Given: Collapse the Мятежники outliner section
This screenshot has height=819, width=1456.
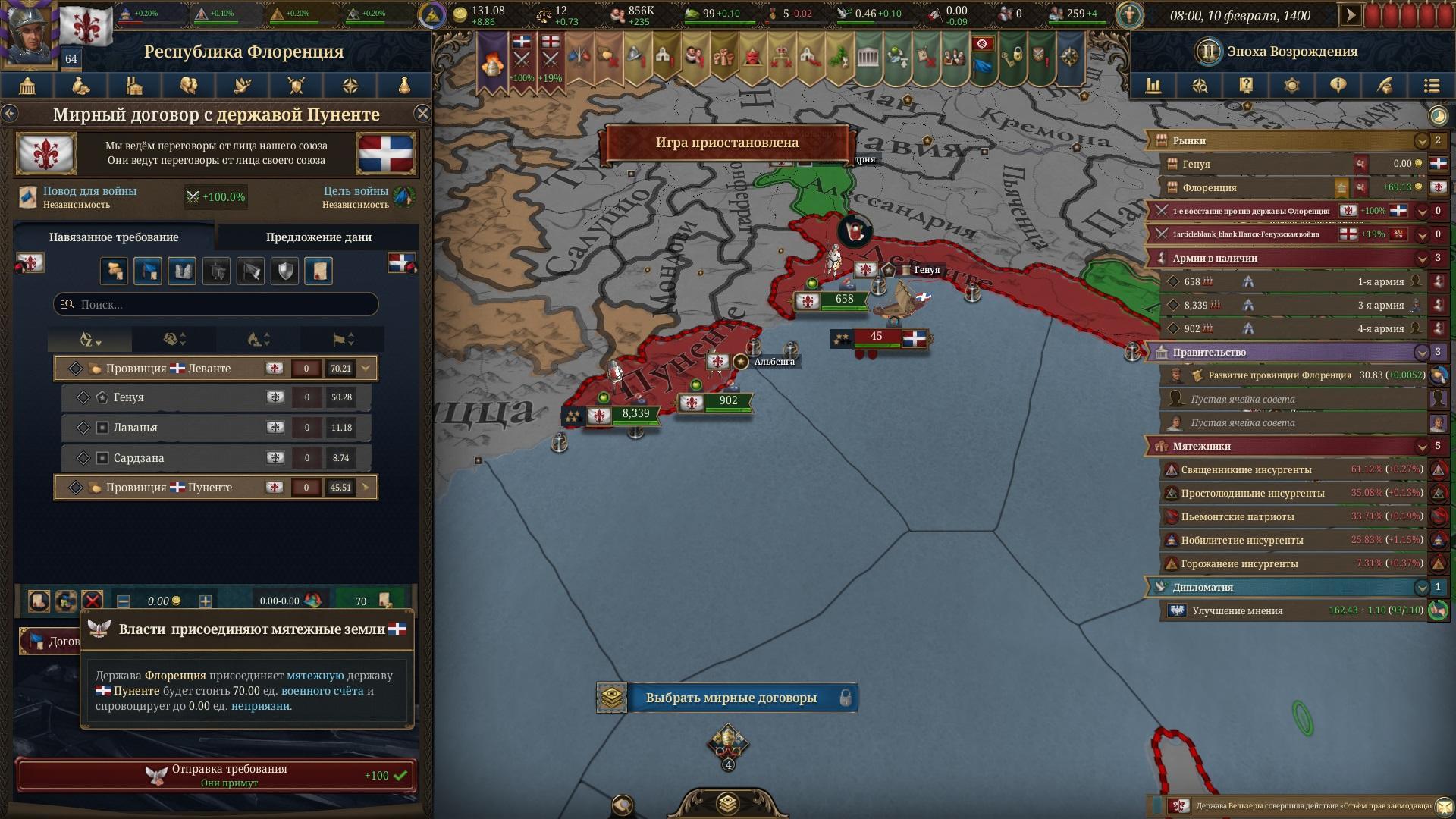Looking at the screenshot, I should 1422,446.
